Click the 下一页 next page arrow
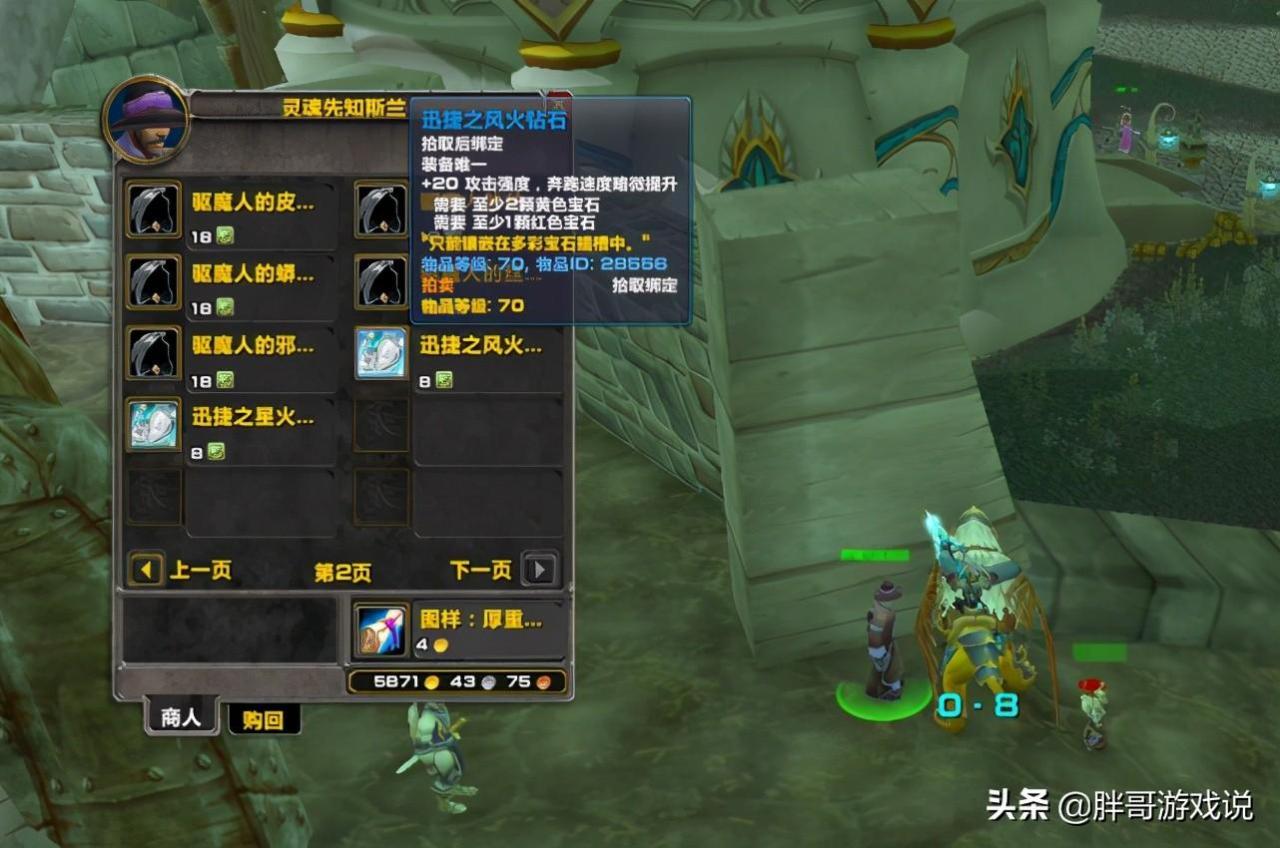 tap(540, 570)
